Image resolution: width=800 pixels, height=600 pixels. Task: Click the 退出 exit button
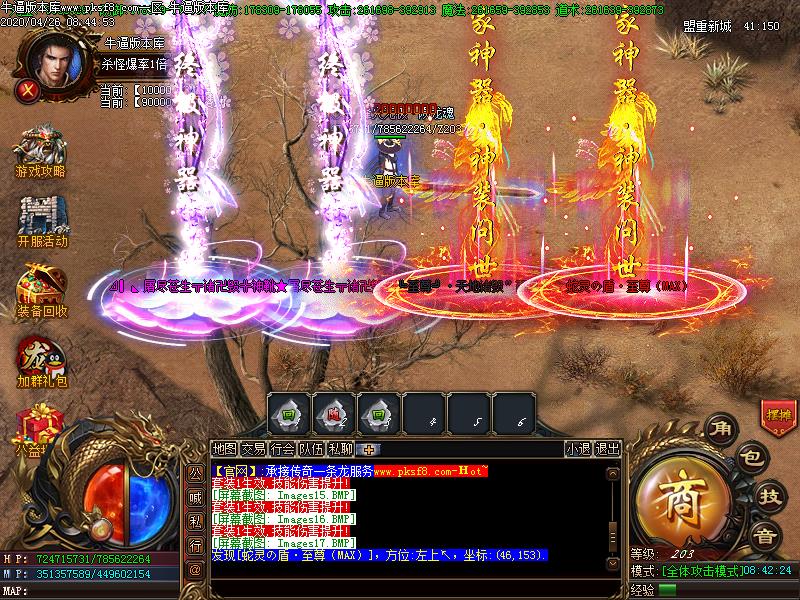pos(608,449)
